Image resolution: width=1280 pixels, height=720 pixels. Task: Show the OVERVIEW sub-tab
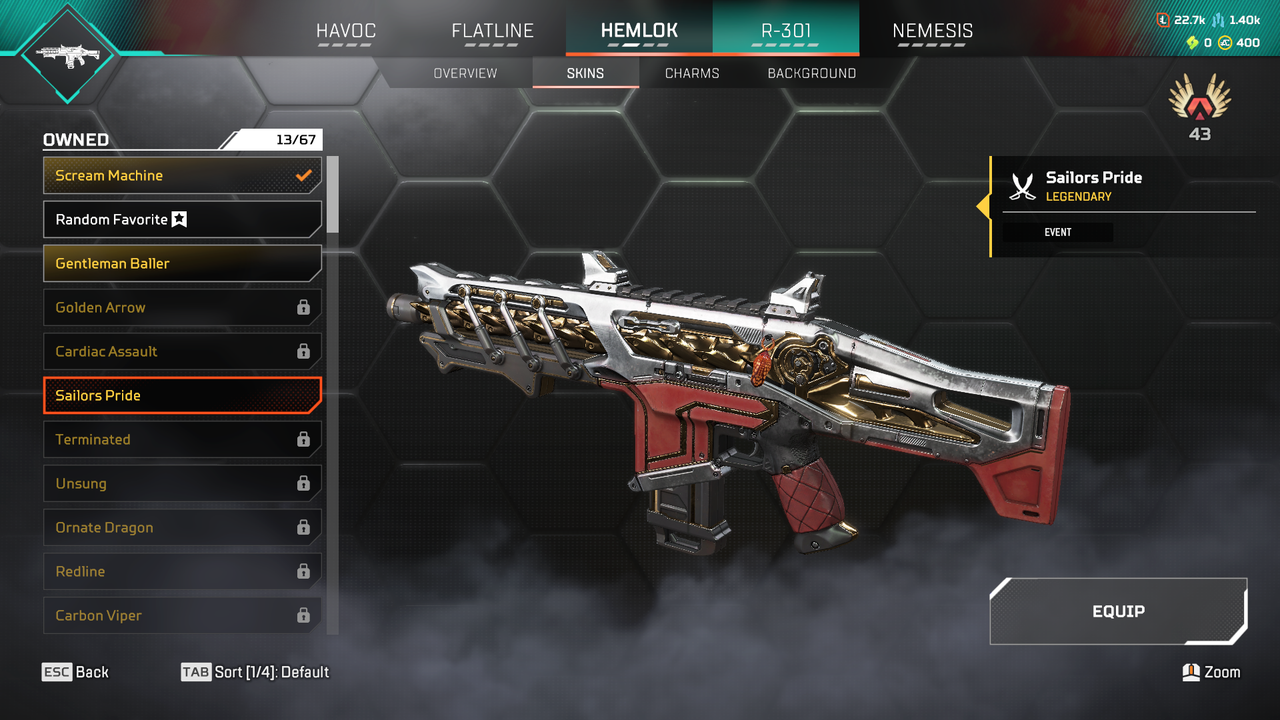465,73
